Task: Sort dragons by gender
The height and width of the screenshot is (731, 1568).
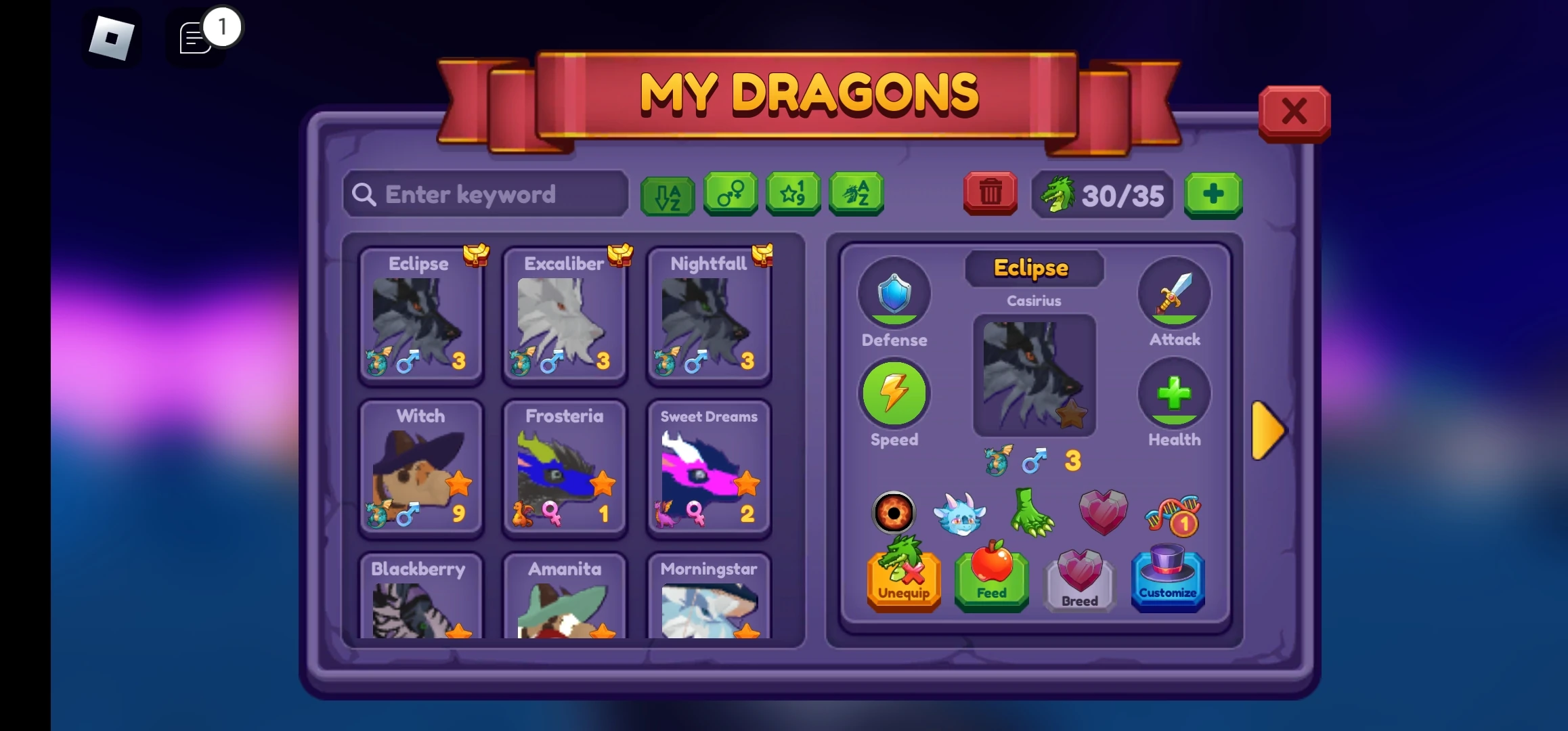Action: [731, 194]
